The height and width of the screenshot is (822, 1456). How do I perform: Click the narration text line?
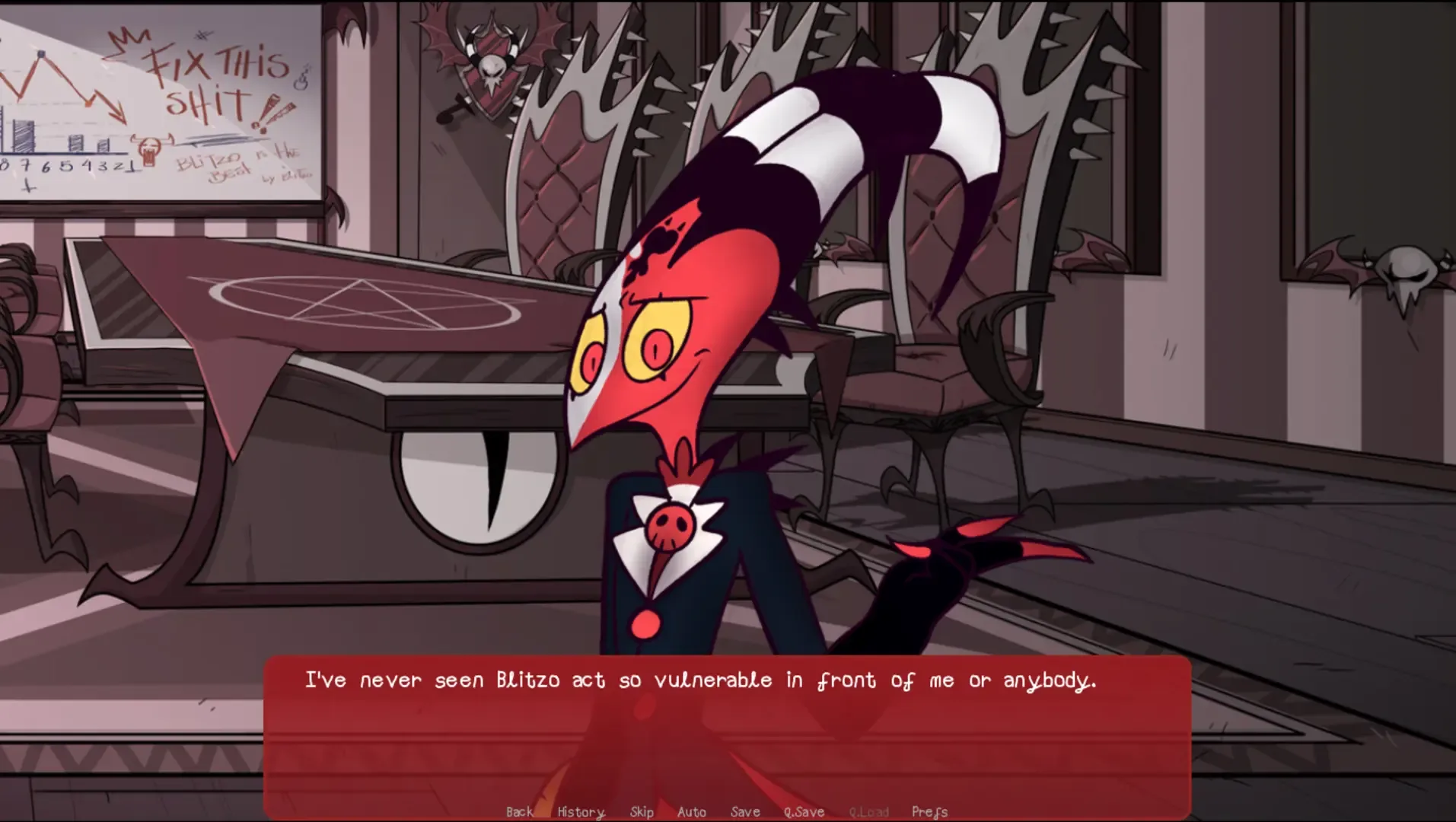702,680
